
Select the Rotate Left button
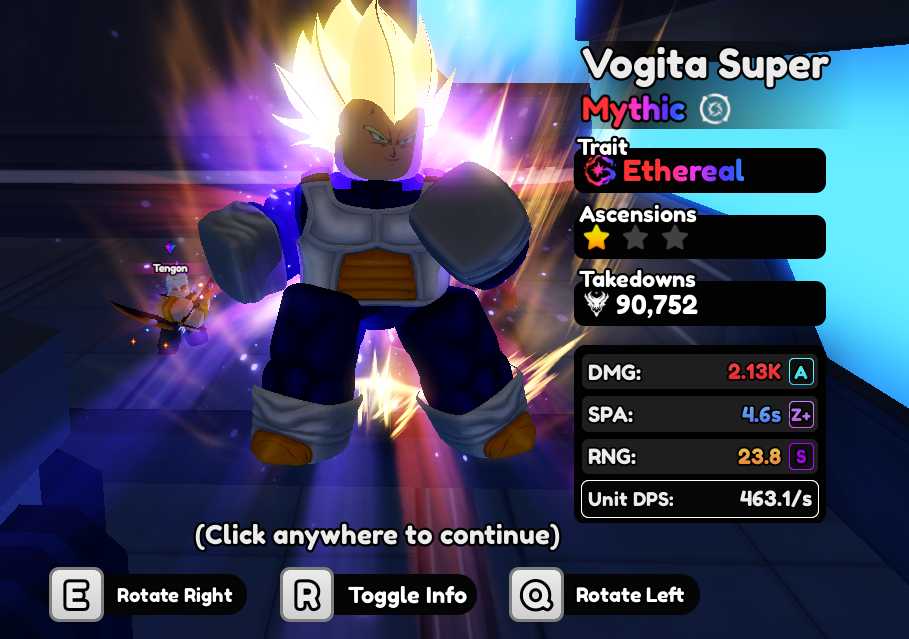pos(604,596)
